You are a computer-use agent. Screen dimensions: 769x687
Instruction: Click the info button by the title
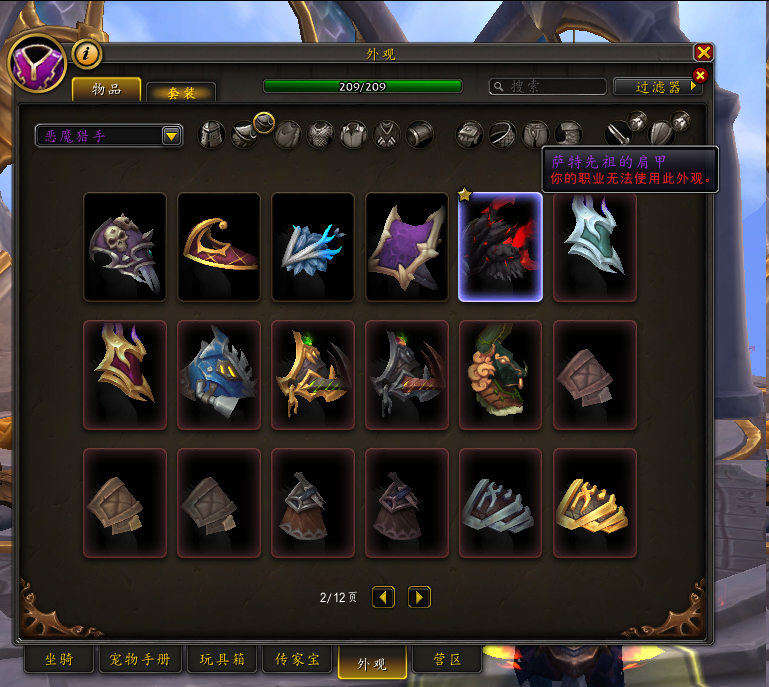click(x=88, y=54)
